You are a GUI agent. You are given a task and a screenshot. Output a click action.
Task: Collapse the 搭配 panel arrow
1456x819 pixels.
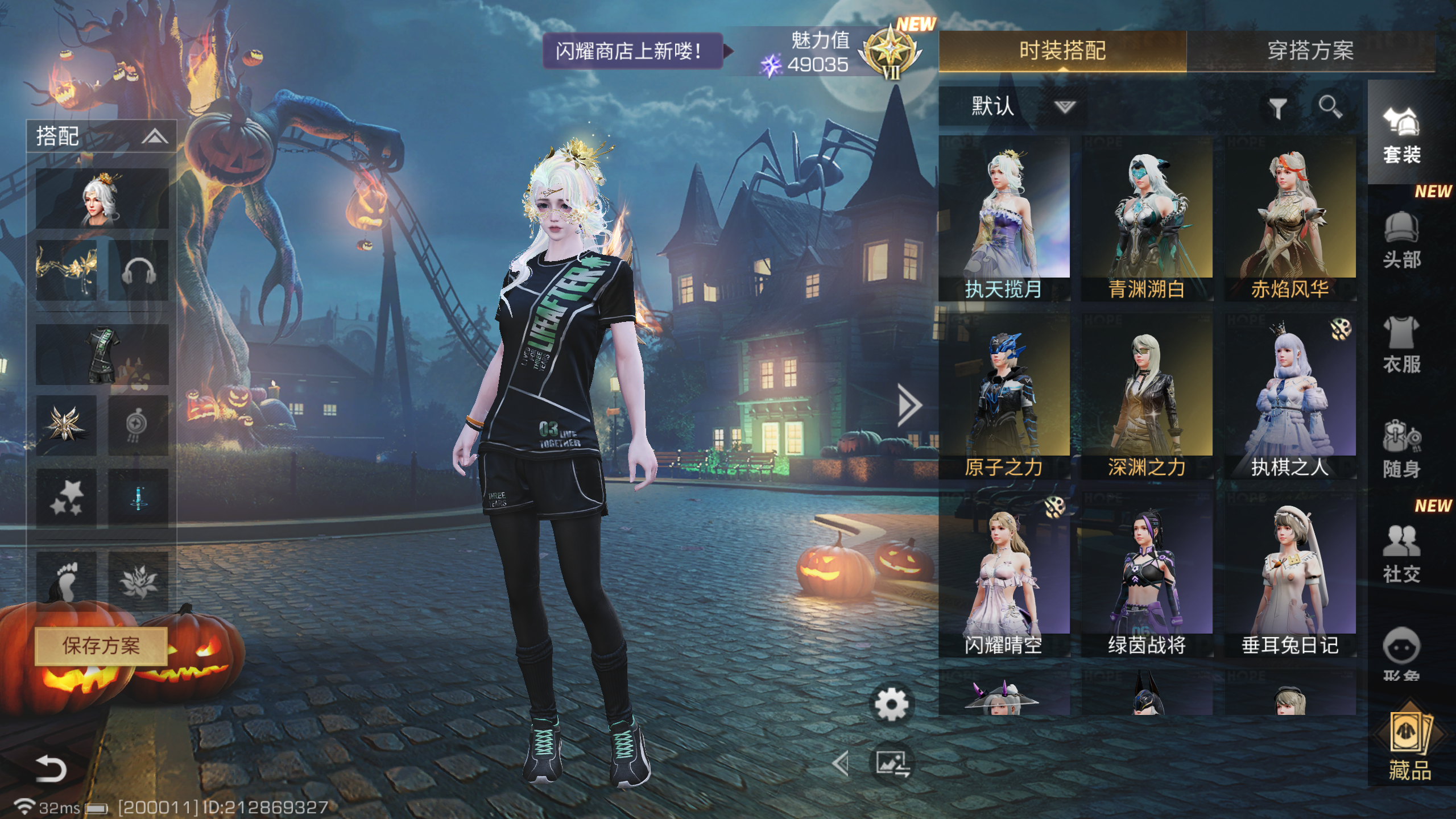[154, 136]
